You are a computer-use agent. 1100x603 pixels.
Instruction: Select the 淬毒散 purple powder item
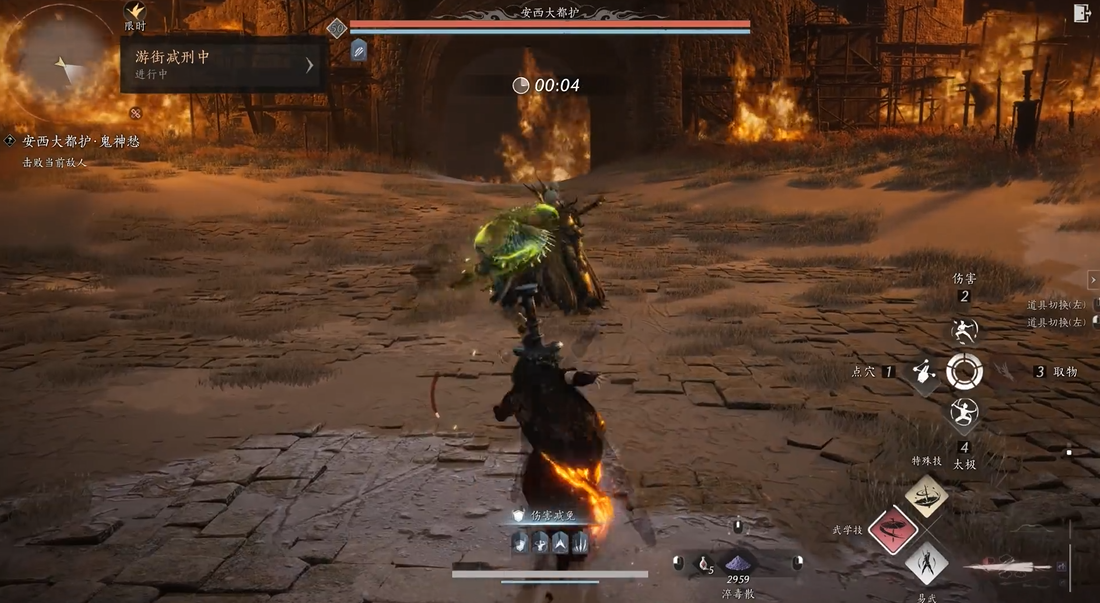739,563
